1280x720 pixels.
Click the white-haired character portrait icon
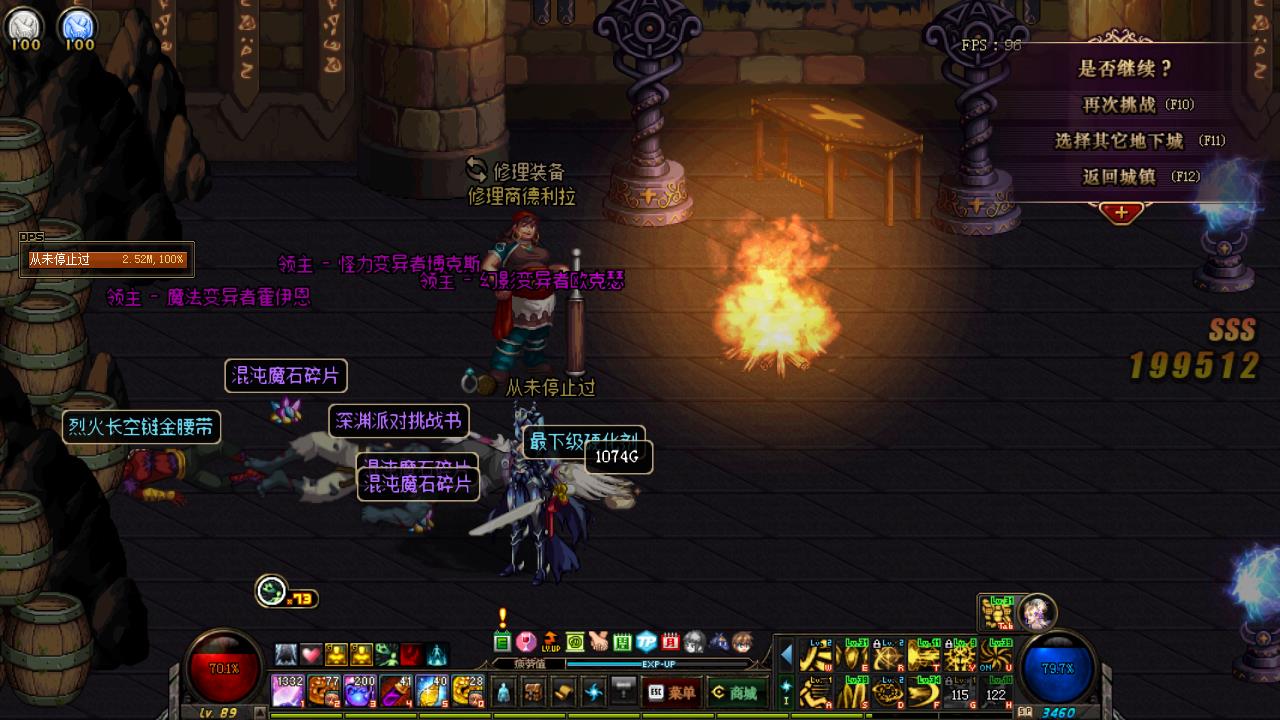(1035, 610)
